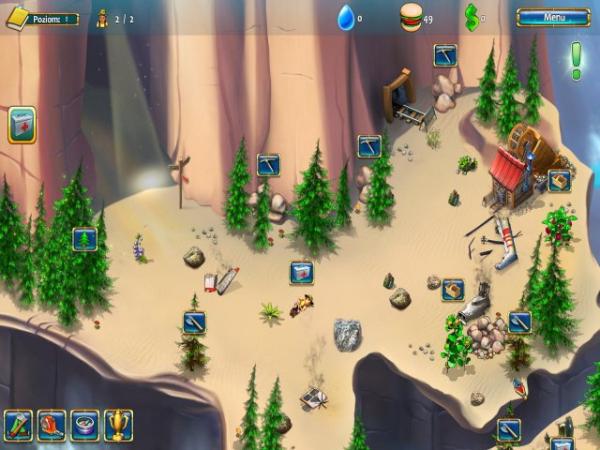Open the medkit crate button on the left edge
Image resolution: width=600 pixels, height=450 pixels.
pyautogui.click(x=22, y=125)
